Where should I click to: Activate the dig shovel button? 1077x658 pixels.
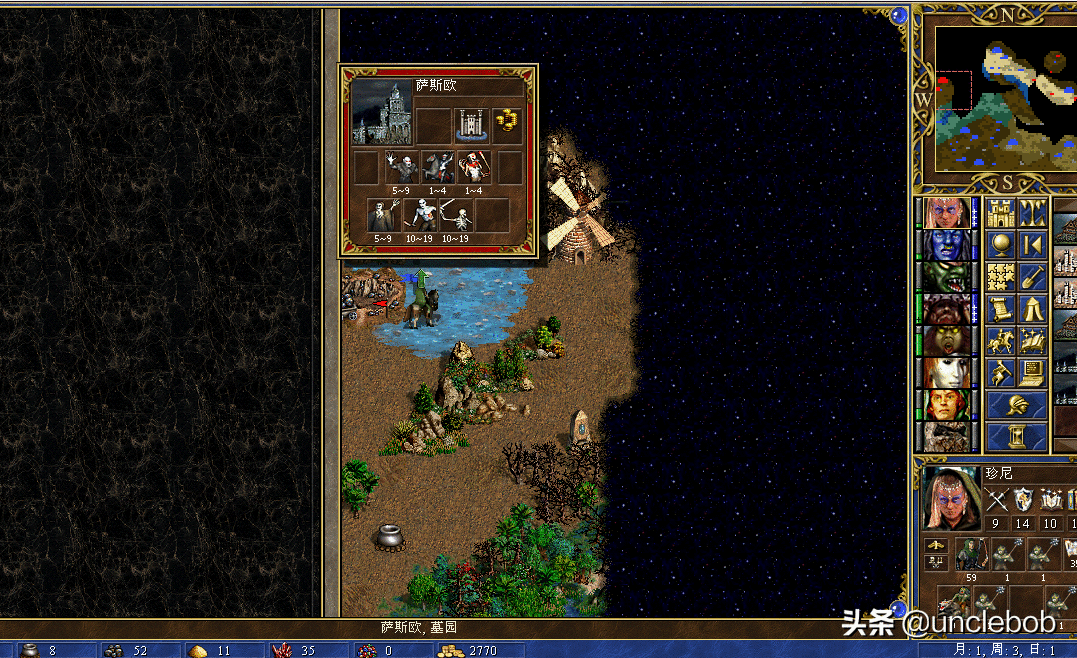pyautogui.click(x=1033, y=277)
